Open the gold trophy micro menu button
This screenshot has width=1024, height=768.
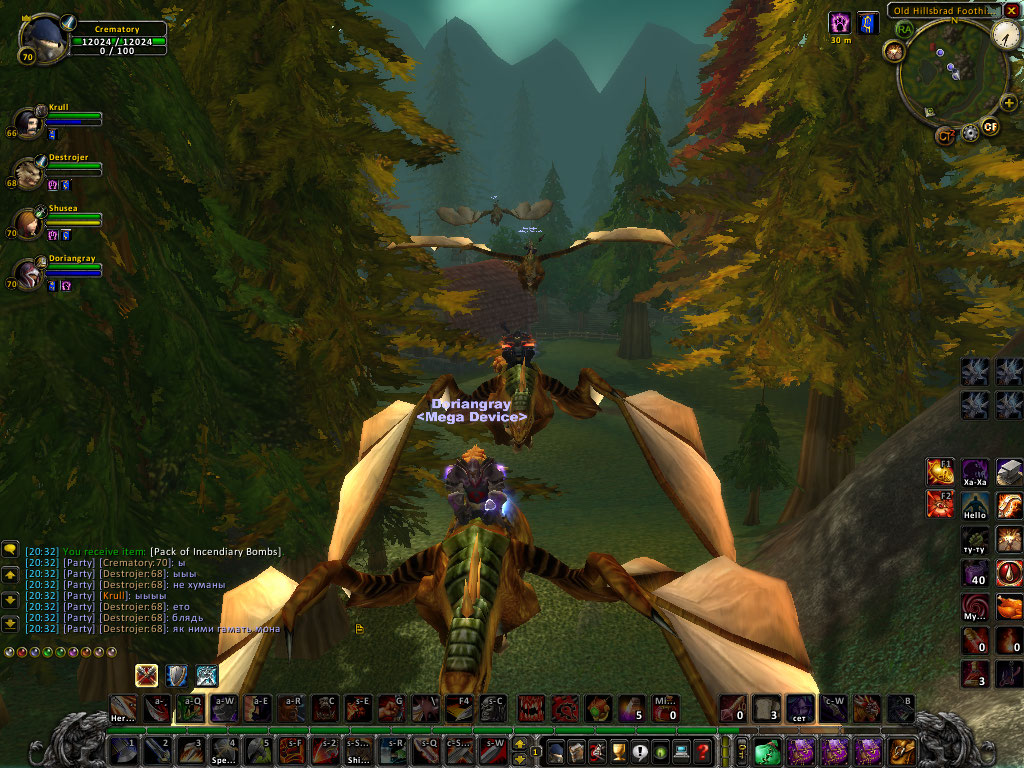(618, 750)
